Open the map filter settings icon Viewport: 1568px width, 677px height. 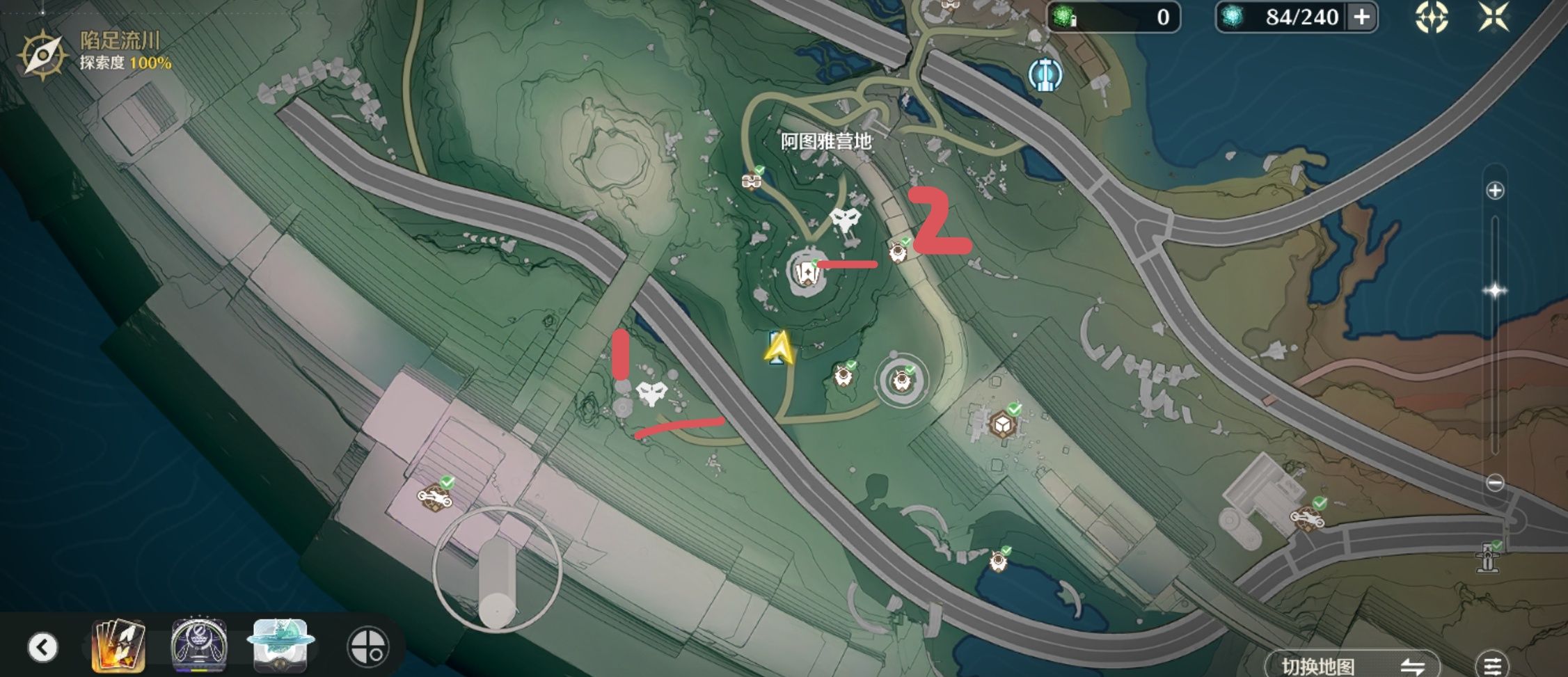click(1492, 665)
